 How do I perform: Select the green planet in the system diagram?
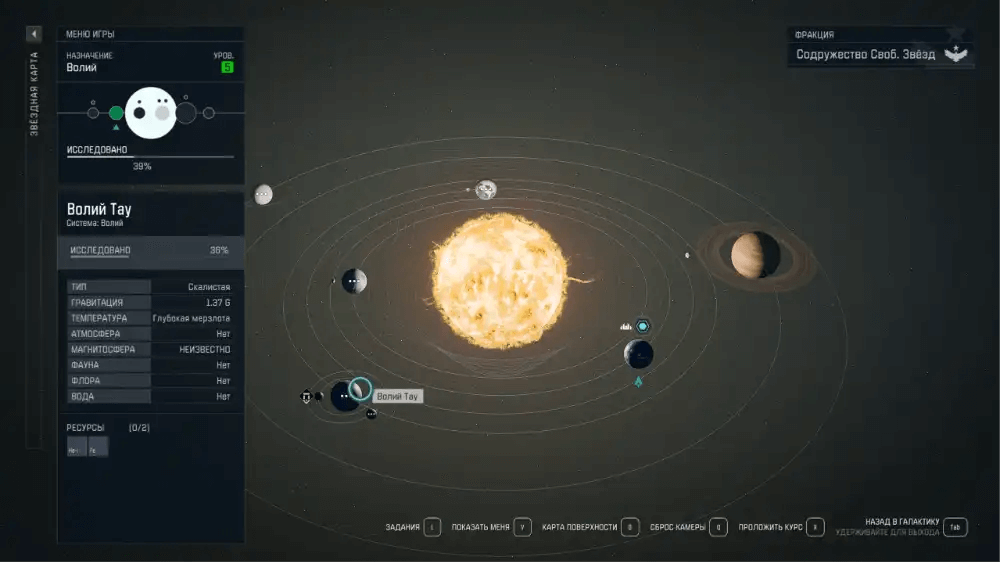116,113
